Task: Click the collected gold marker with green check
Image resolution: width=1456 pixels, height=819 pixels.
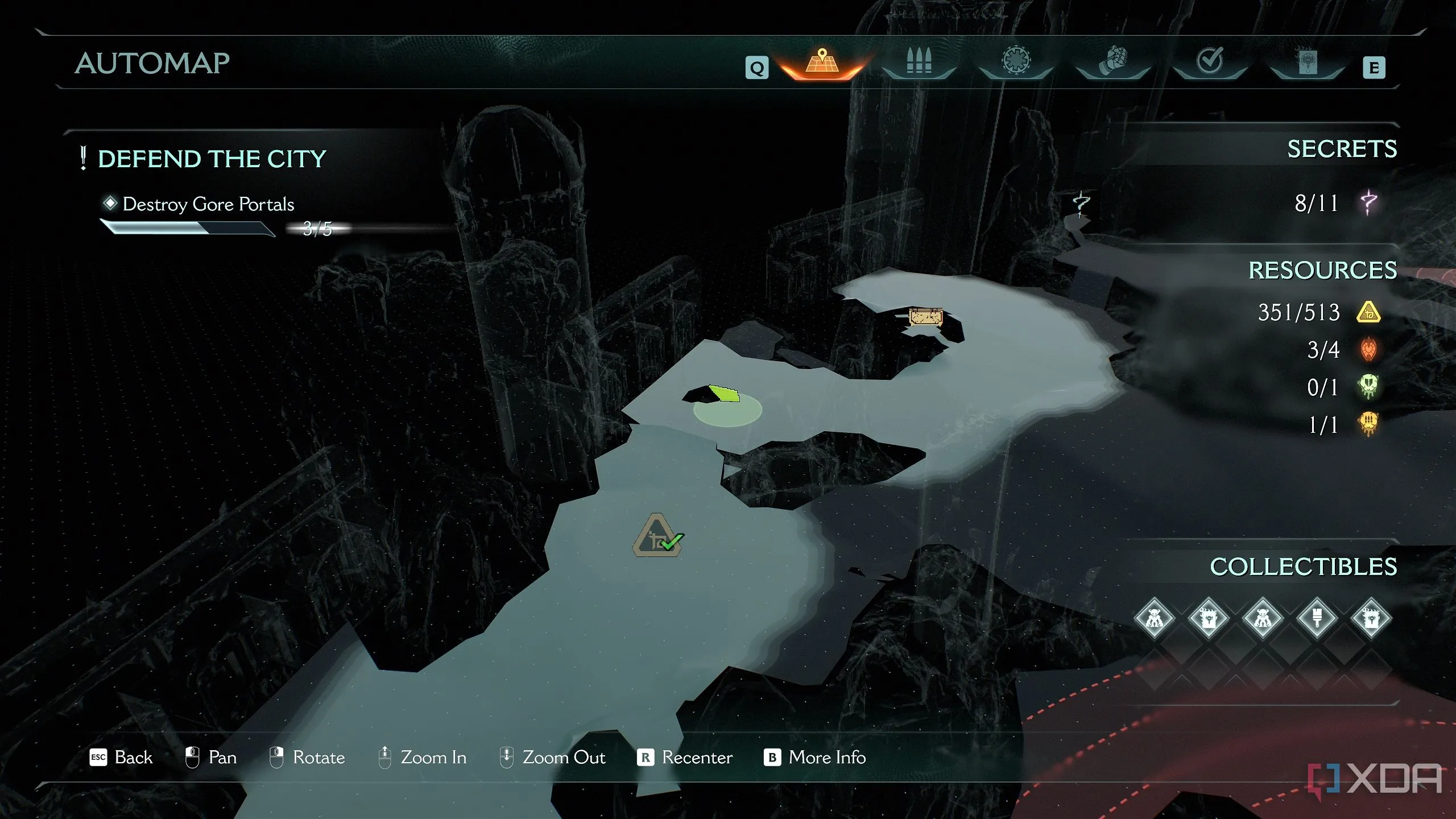Action: pos(658,536)
